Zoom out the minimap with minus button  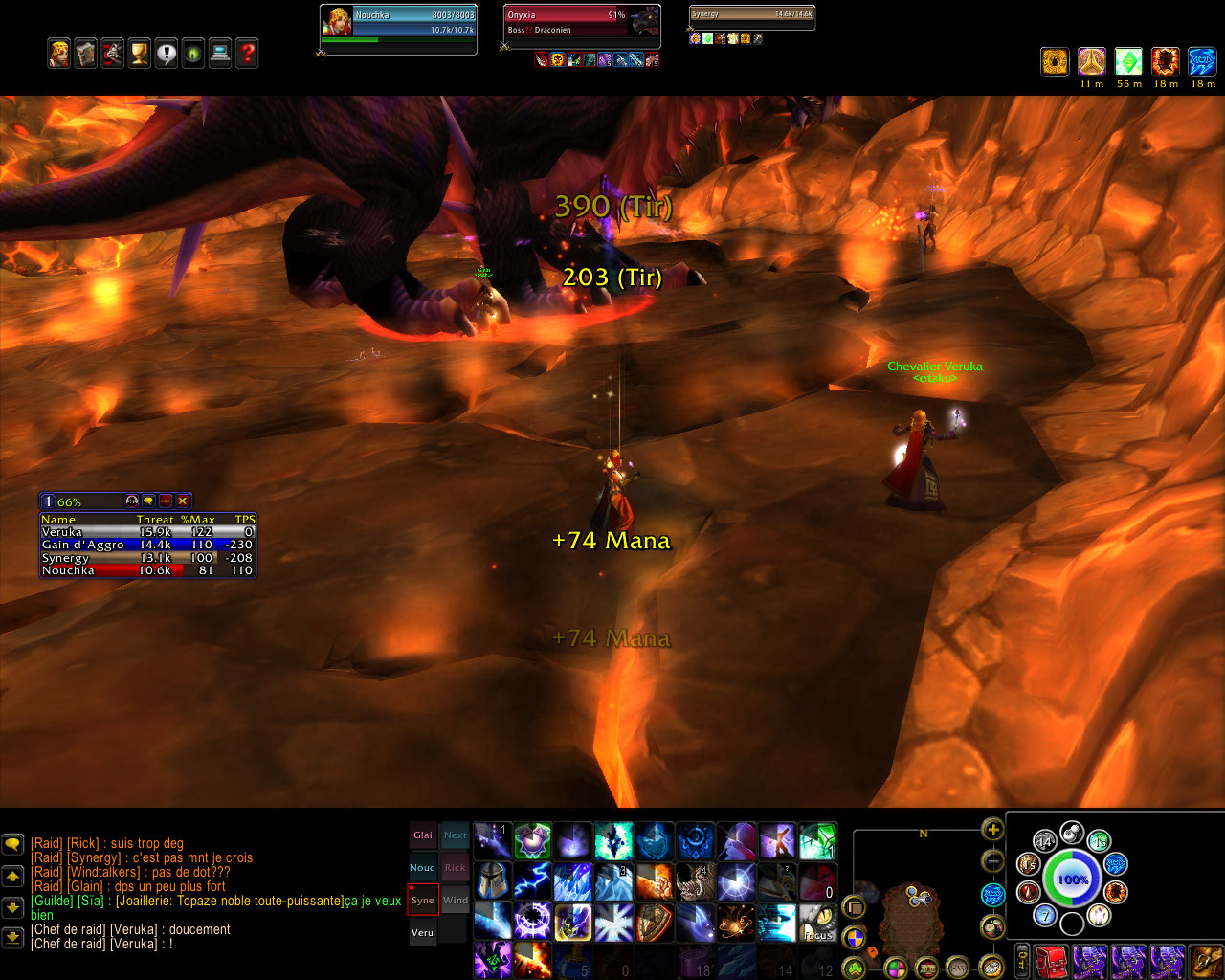pyautogui.click(x=992, y=861)
